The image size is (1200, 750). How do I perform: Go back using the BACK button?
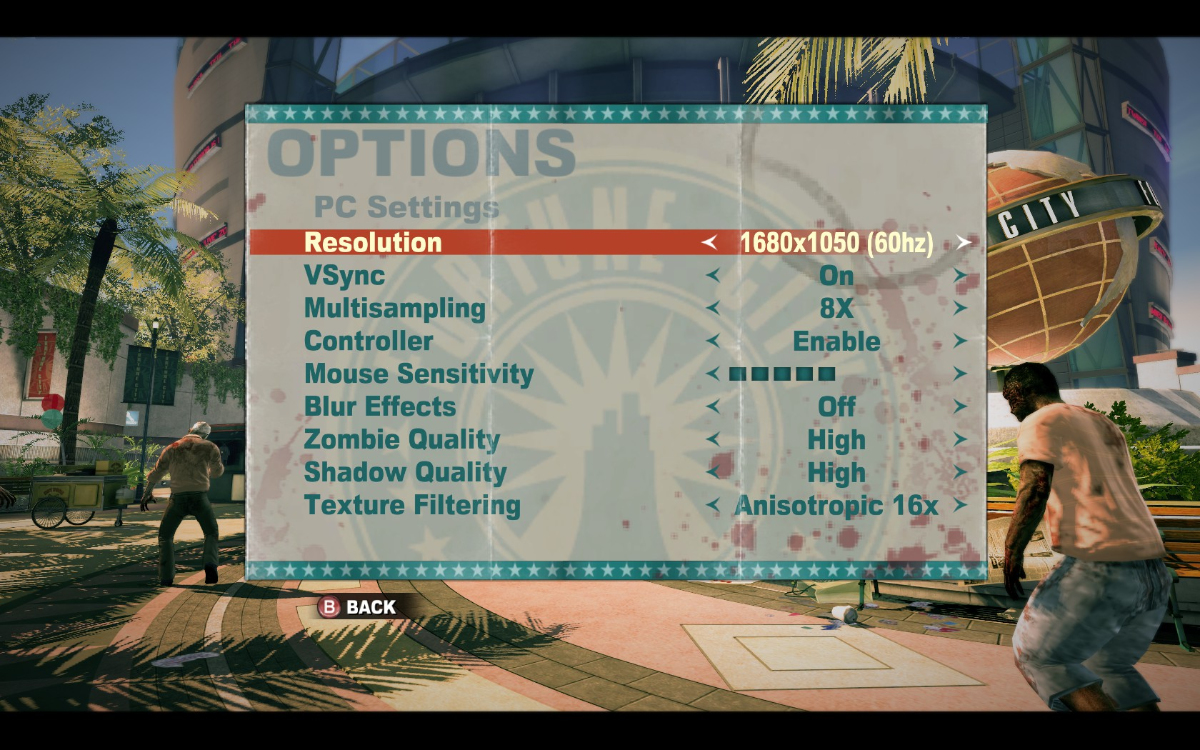click(x=357, y=607)
